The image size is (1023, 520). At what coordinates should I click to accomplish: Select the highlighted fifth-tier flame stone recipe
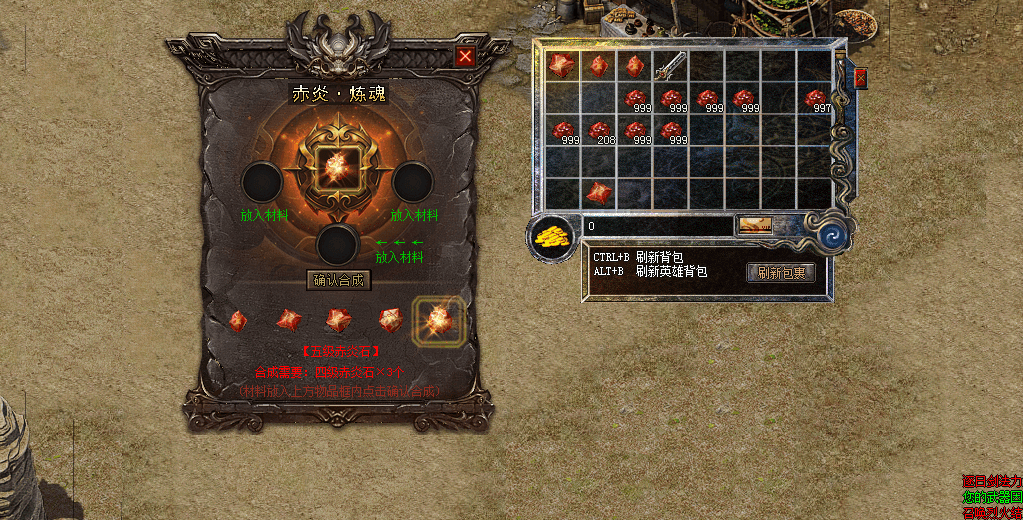point(439,320)
